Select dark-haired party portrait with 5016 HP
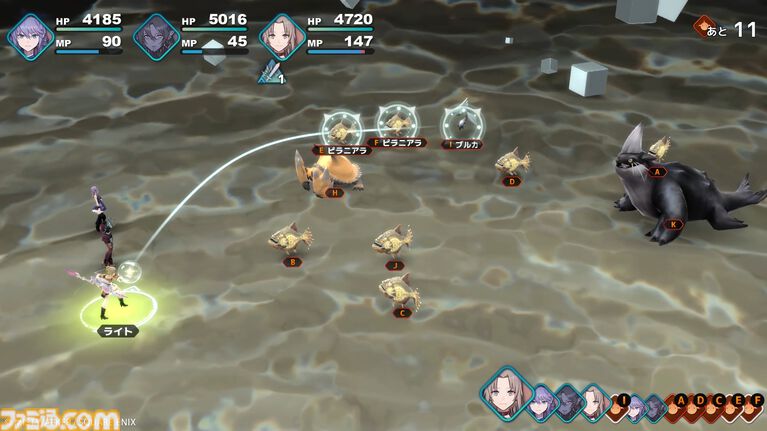This screenshot has width=767, height=431. point(154,36)
